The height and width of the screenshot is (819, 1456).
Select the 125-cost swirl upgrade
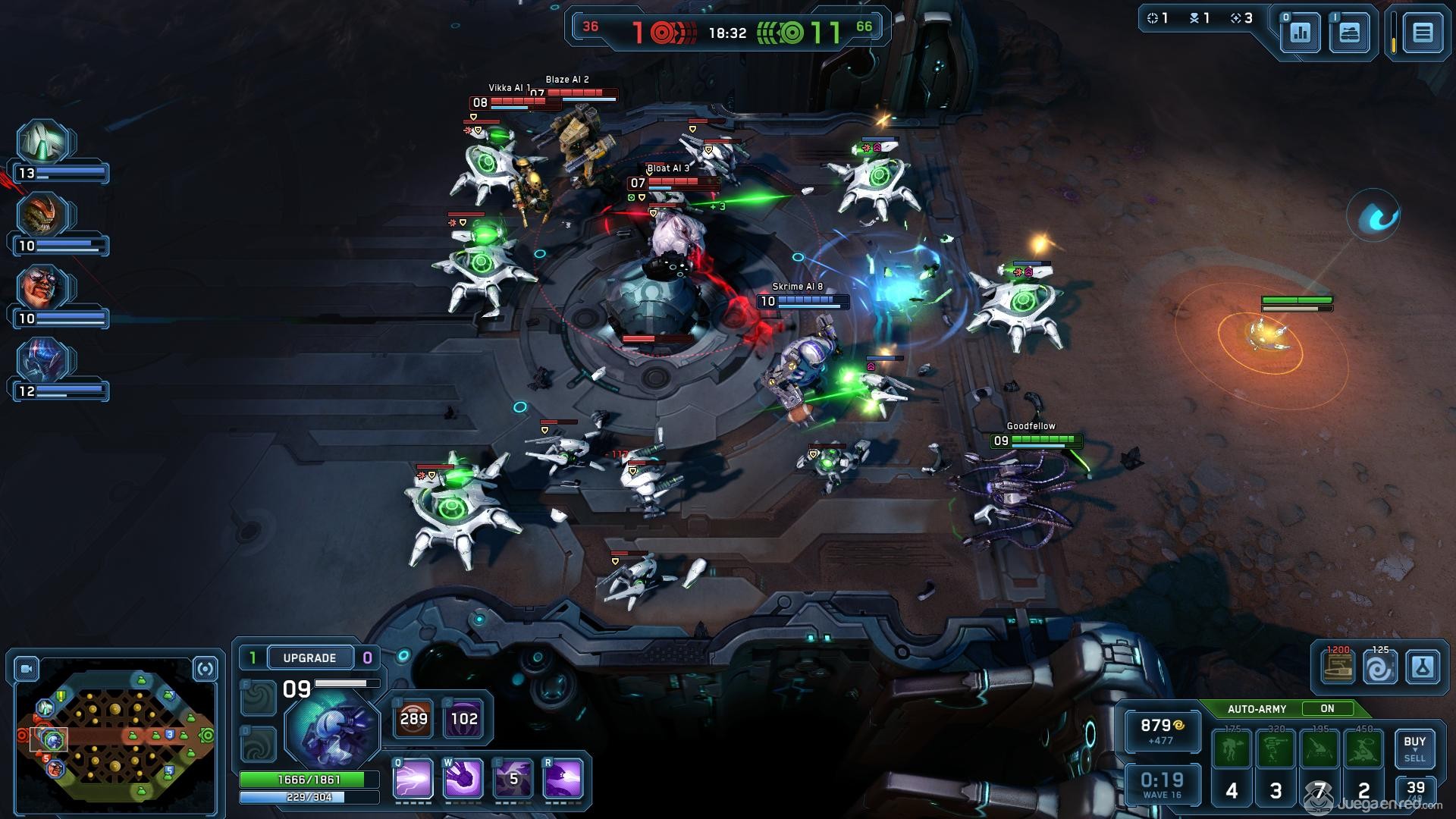[1380, 667]
